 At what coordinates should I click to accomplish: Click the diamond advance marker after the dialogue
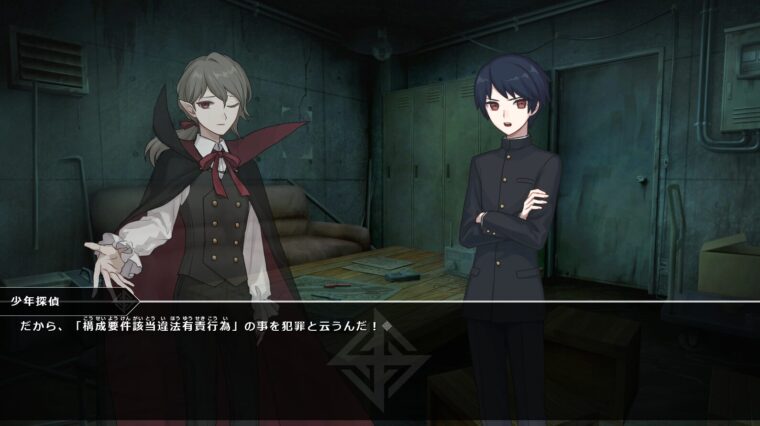coord(387,327)
